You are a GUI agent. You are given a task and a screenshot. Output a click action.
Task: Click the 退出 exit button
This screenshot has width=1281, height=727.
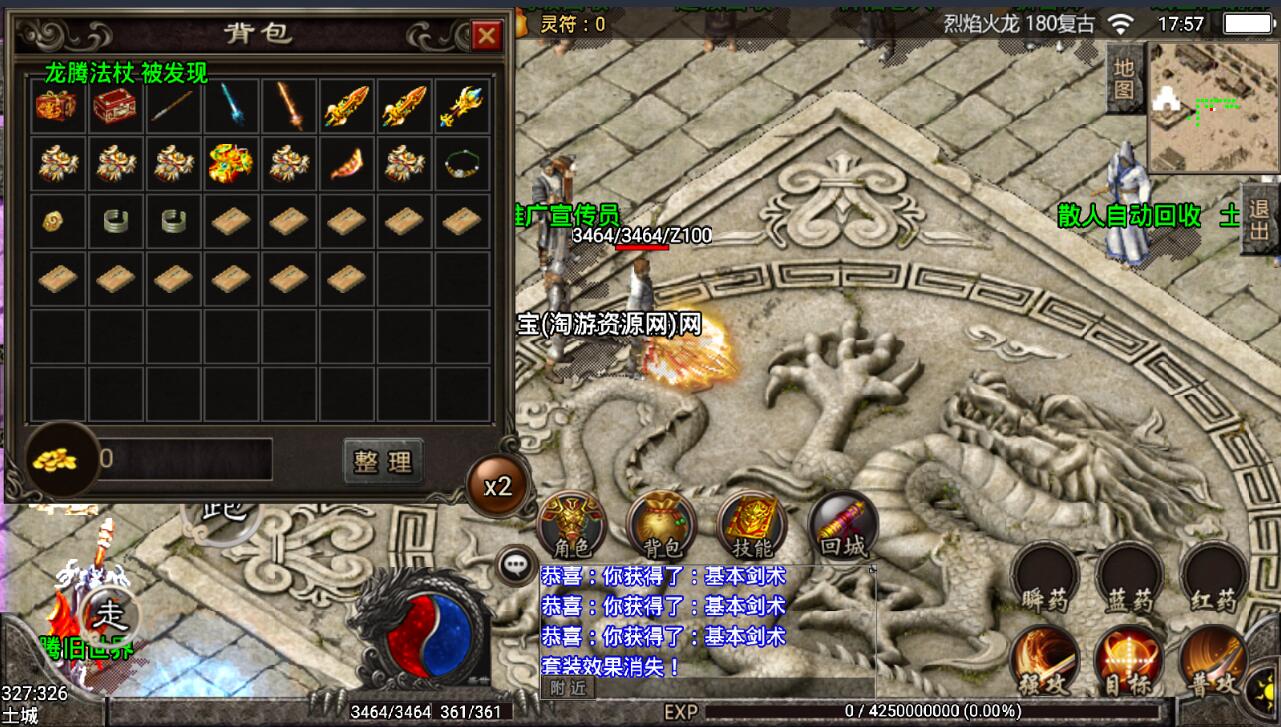[1260, 220]
